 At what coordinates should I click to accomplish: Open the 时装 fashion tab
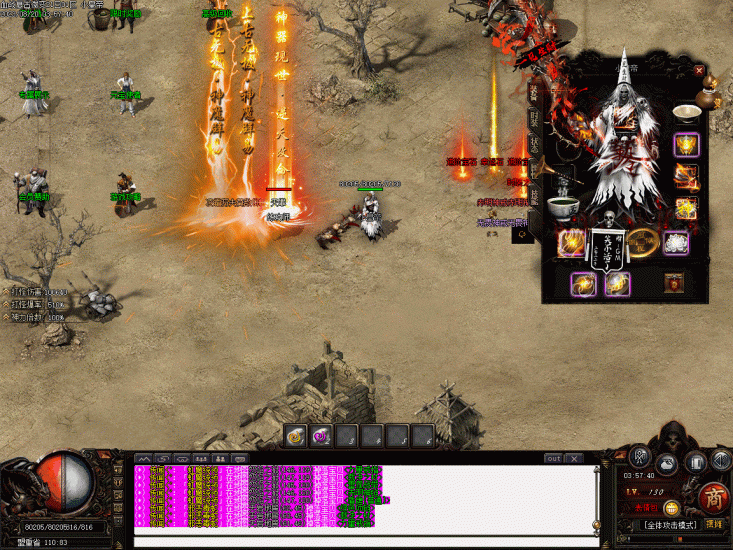click(x=533, y=120)
